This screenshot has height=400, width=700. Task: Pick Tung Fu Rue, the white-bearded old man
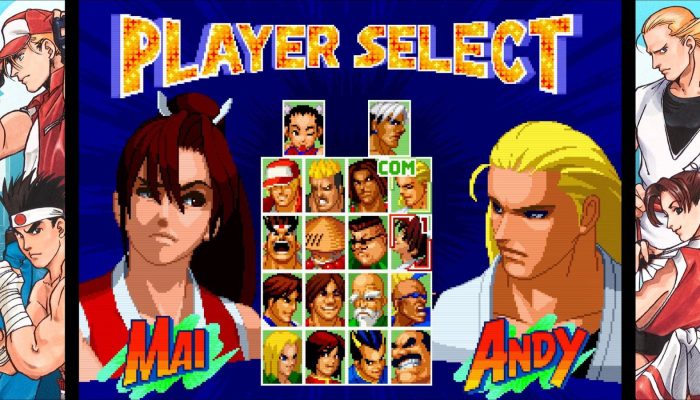366,298
